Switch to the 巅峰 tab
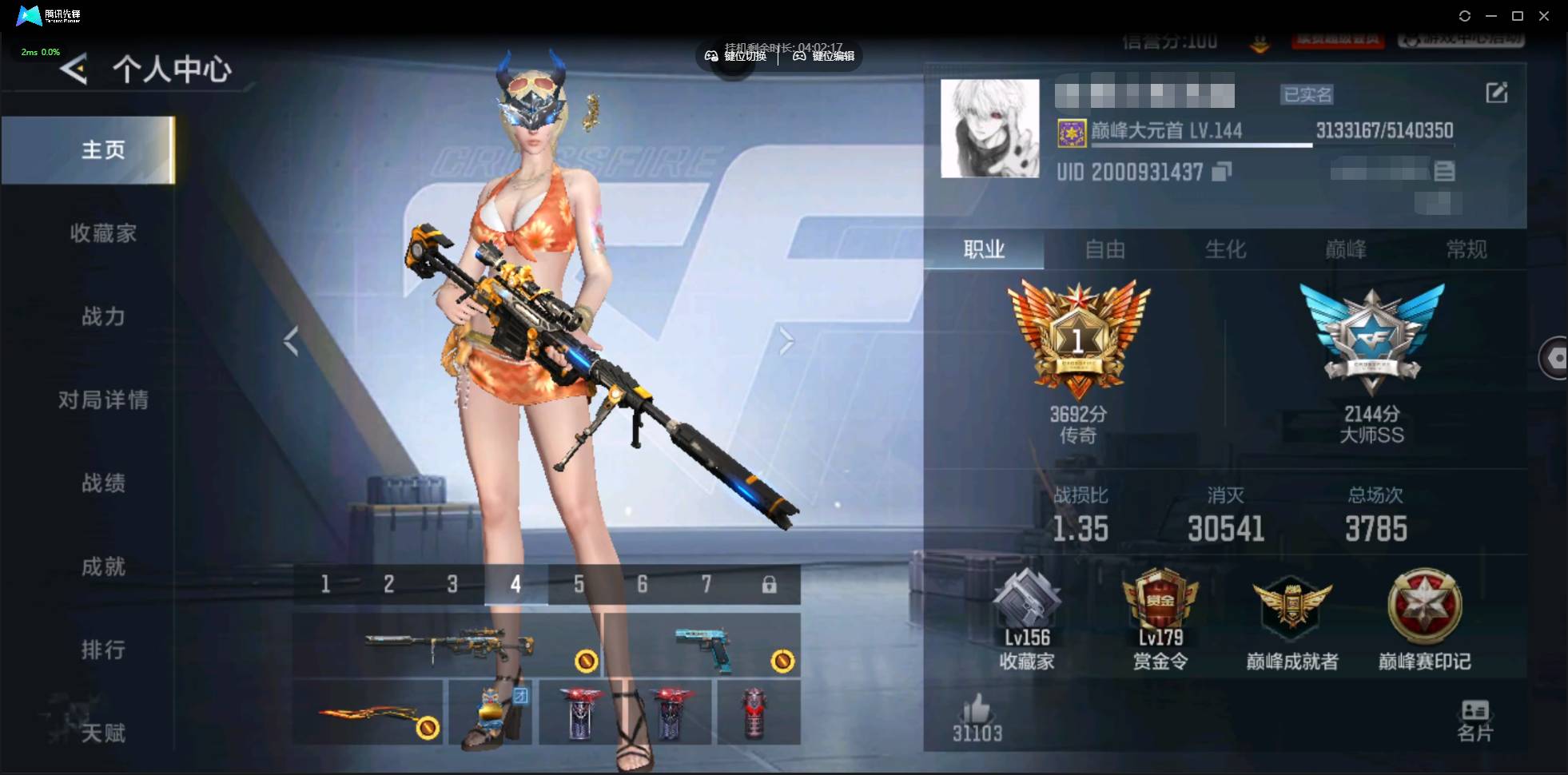 pos(1348,250)
